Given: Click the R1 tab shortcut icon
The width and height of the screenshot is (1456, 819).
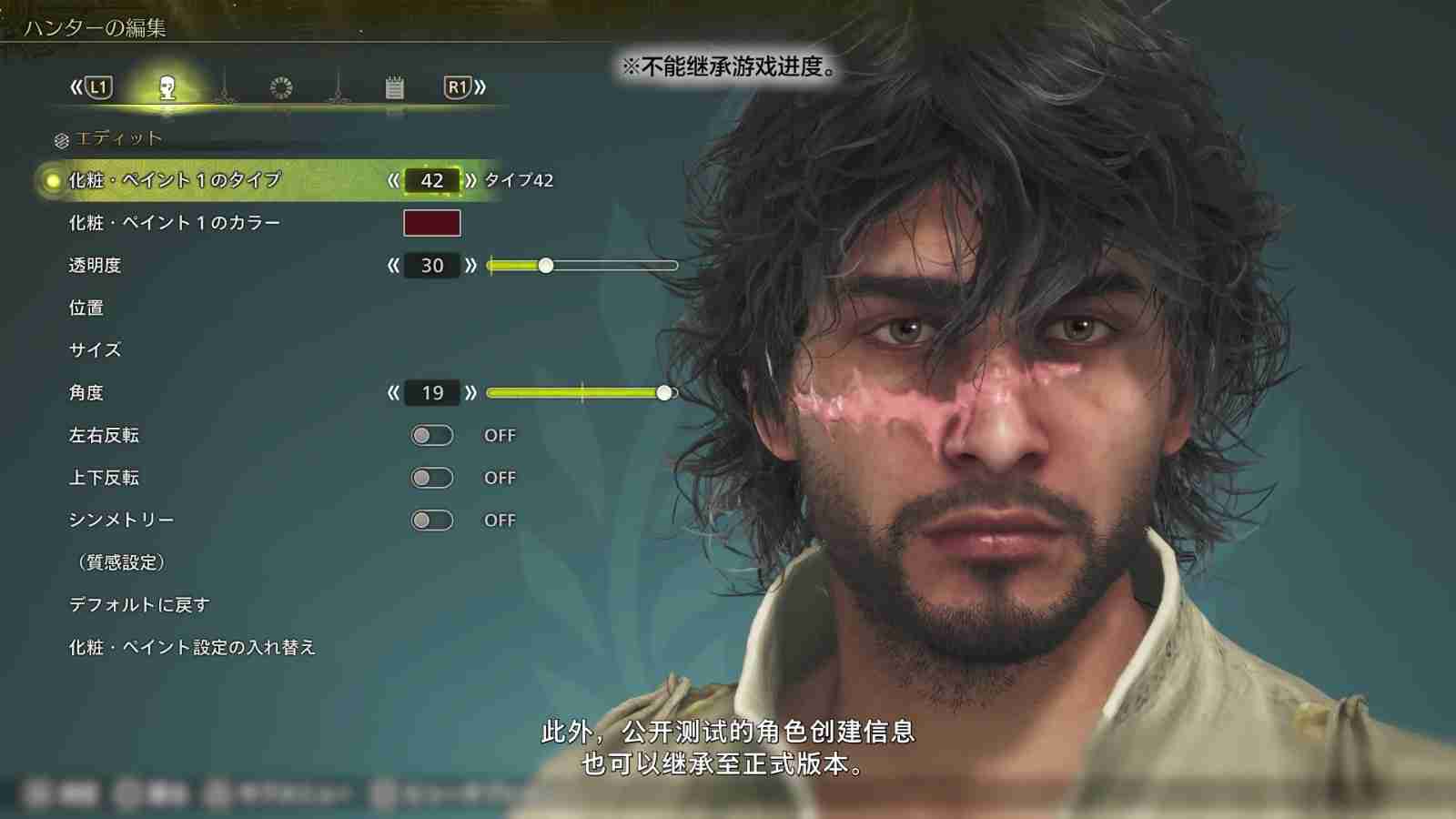Looking at the screenshot, I should point(458,87).
